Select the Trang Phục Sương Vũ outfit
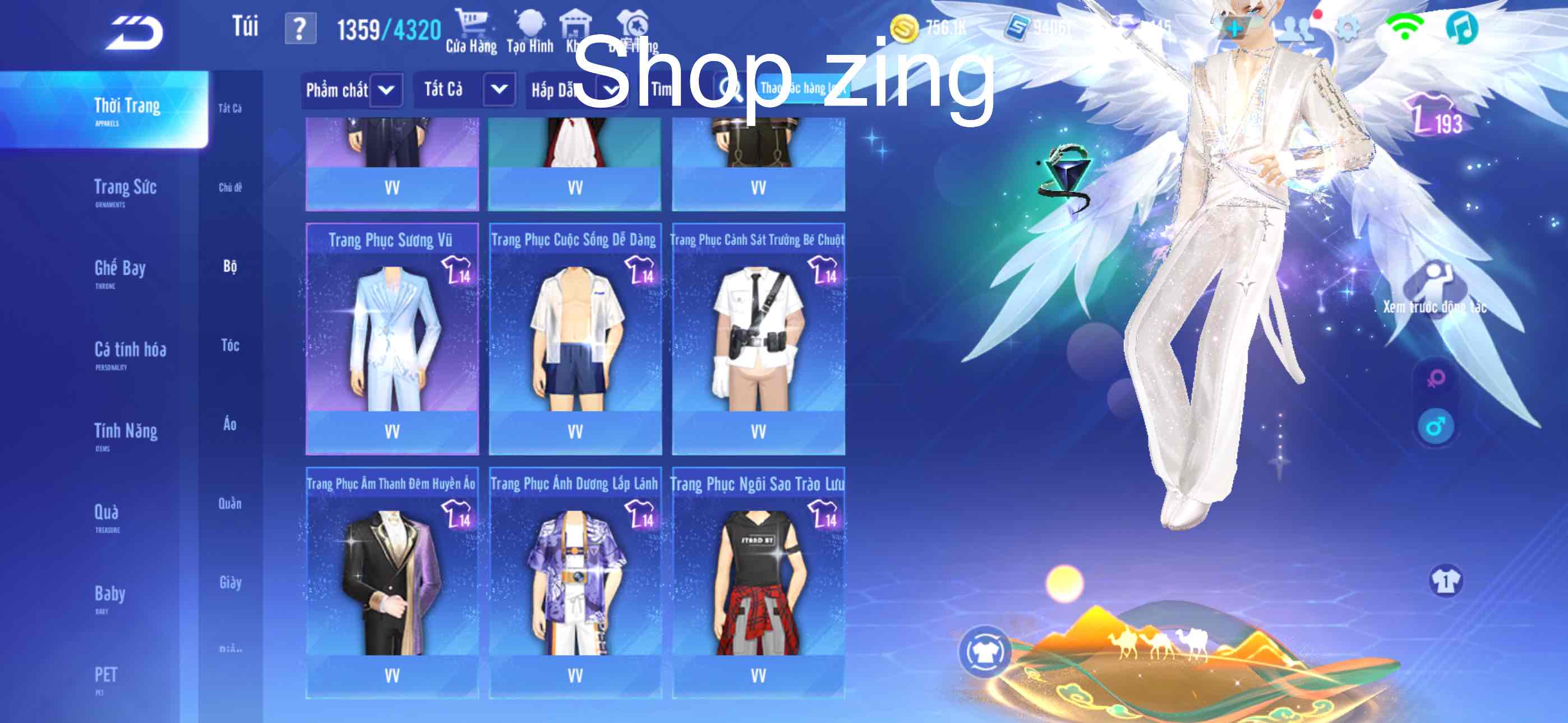This screenshot has height=723, width=1568. 392,339
